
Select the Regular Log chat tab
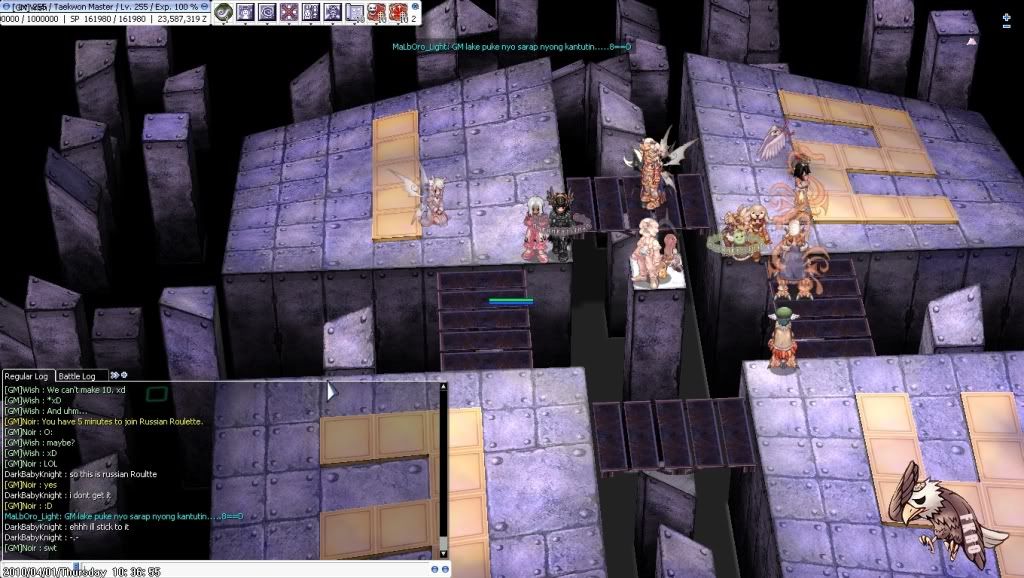point(27,375)
